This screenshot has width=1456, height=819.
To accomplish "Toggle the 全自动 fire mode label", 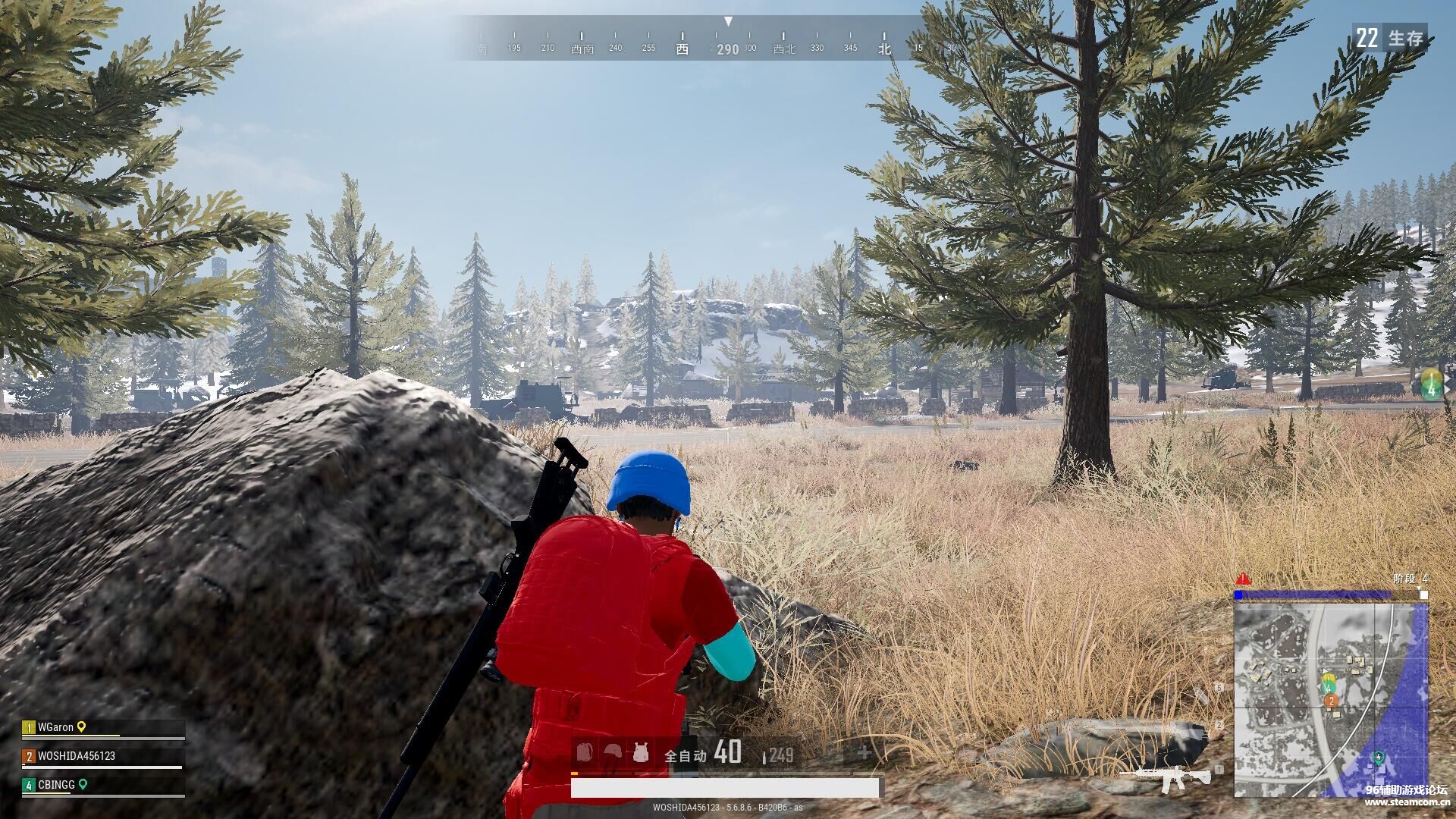I will (x=685, y=755).
